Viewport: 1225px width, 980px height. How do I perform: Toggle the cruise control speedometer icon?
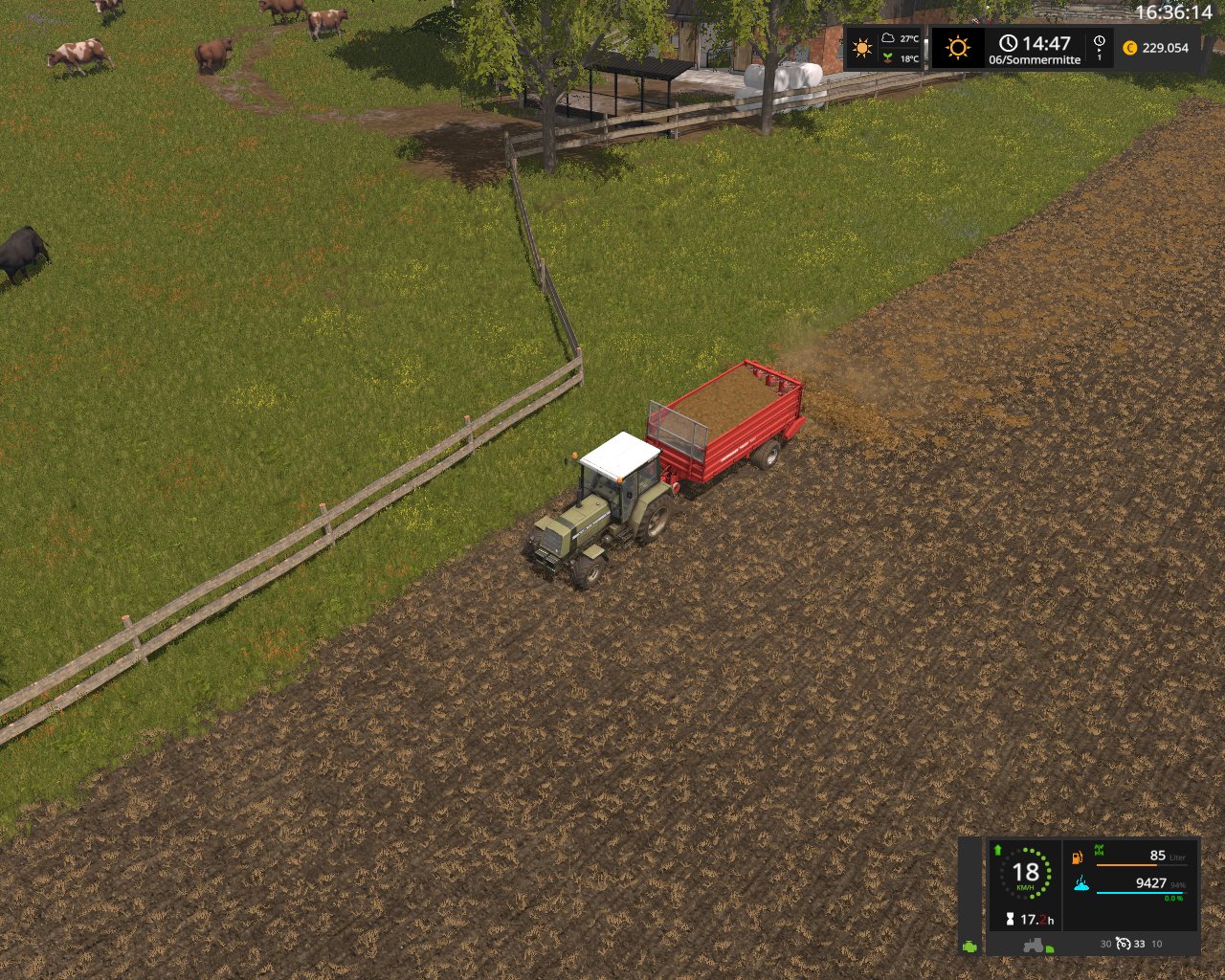[1124, 944]
